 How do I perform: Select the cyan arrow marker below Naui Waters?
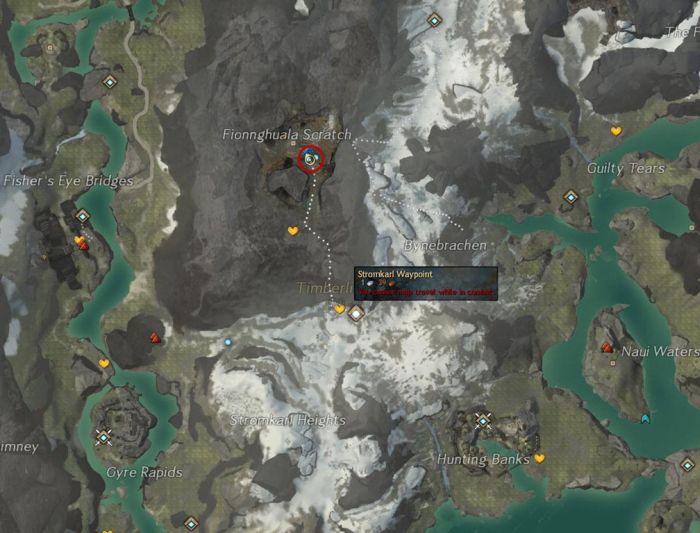click(x=645, y=418)
